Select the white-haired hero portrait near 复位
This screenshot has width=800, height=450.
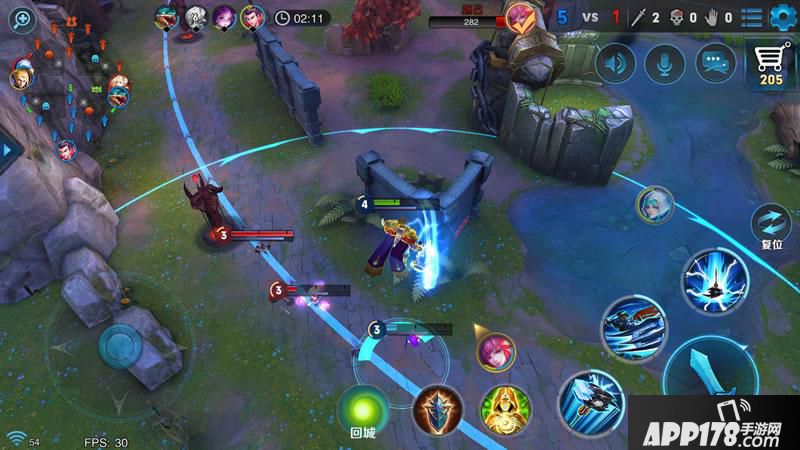pyautogui.click(x=655, y=205)
